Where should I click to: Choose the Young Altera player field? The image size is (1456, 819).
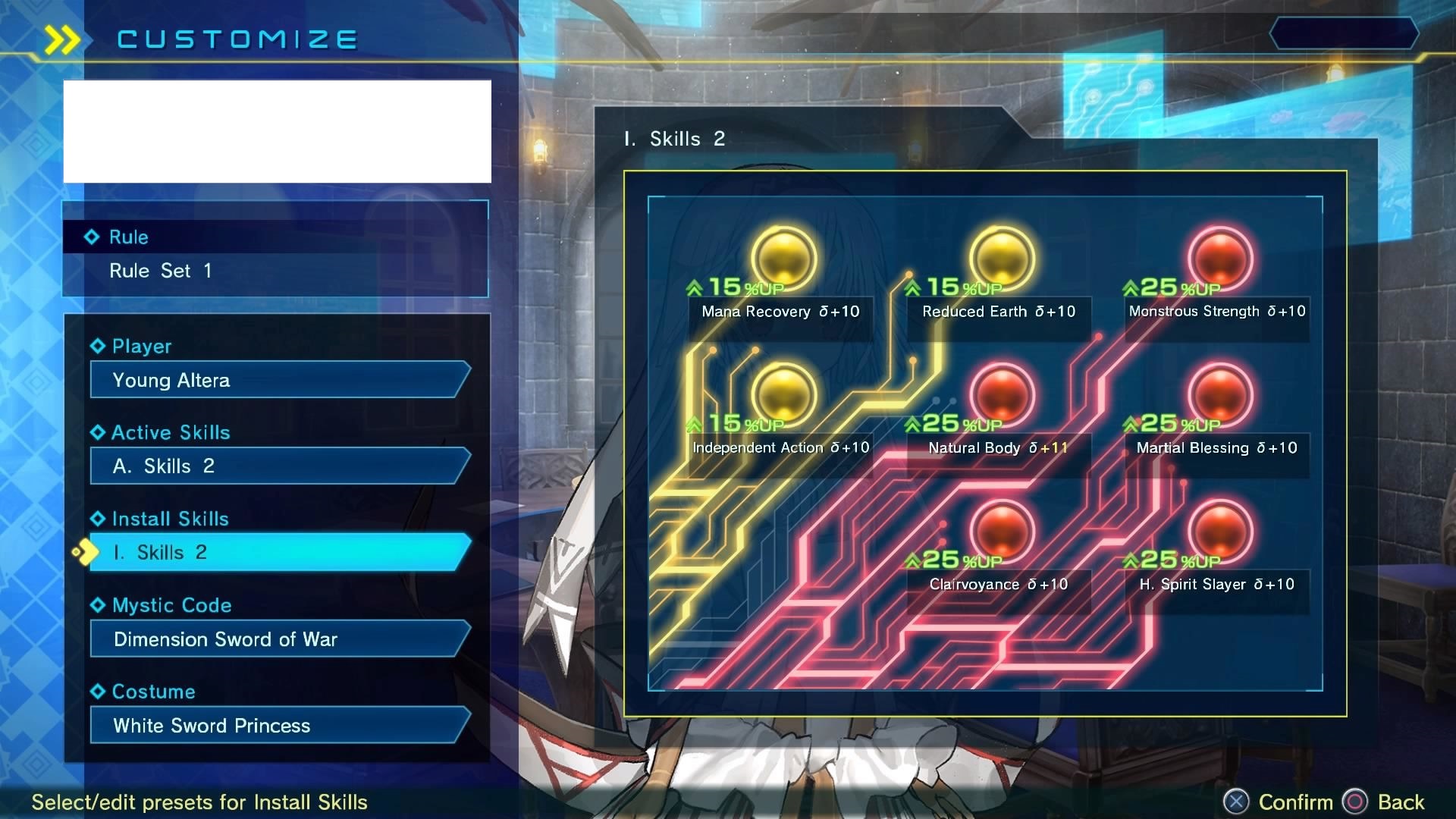[279, 380]
